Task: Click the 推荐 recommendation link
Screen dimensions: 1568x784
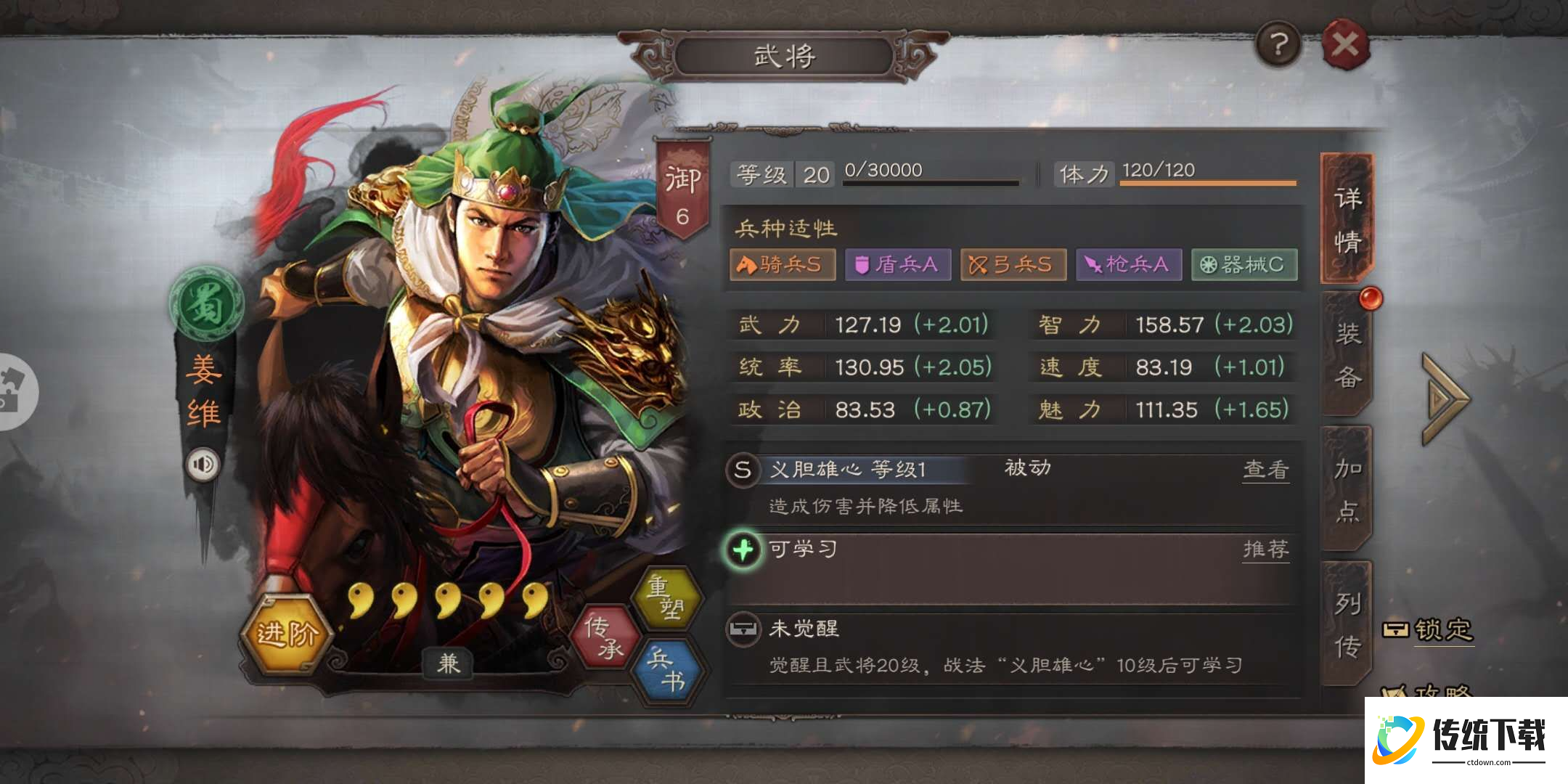Action: [1265, 550]
